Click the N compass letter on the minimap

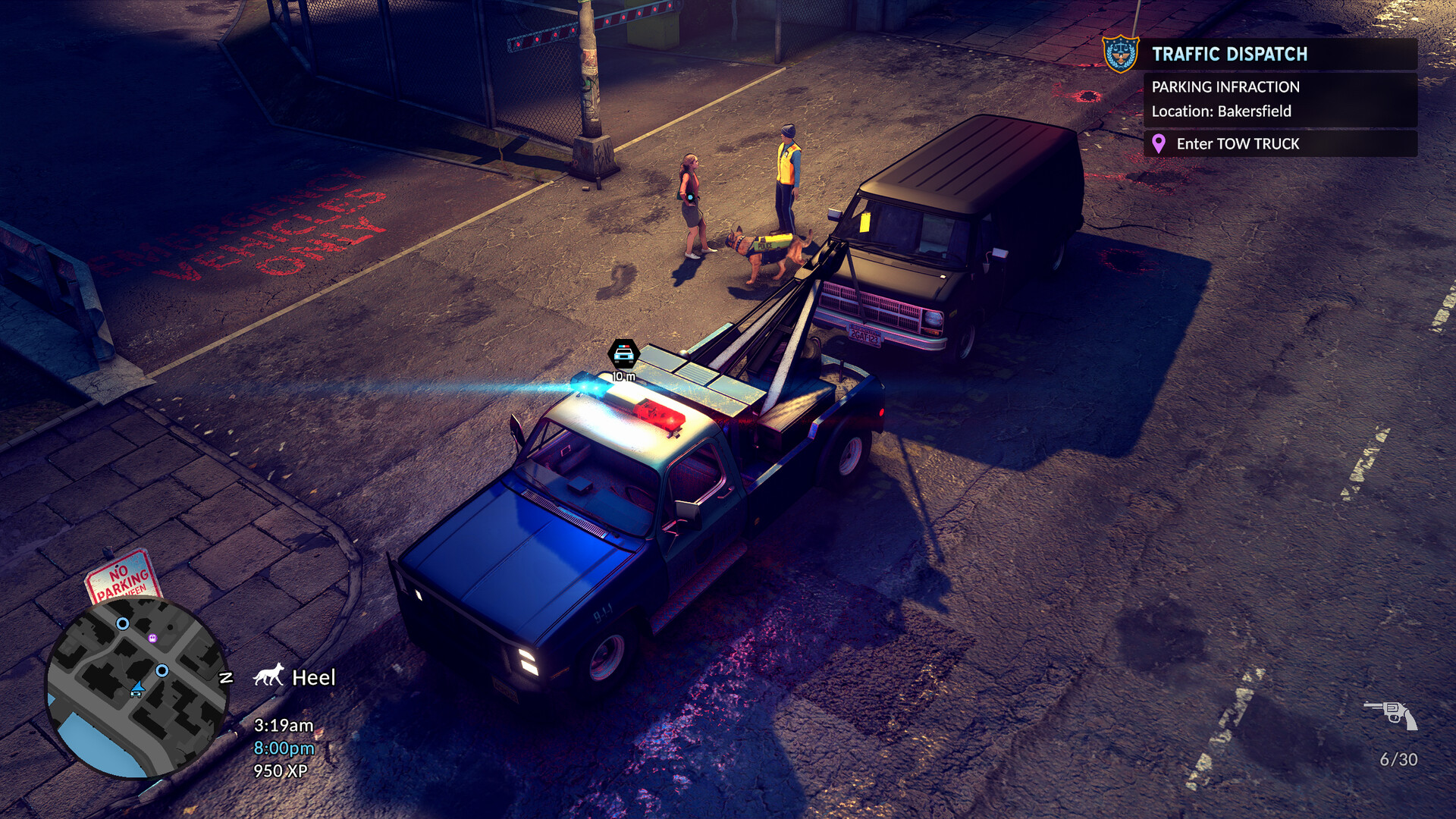(225, 677)
